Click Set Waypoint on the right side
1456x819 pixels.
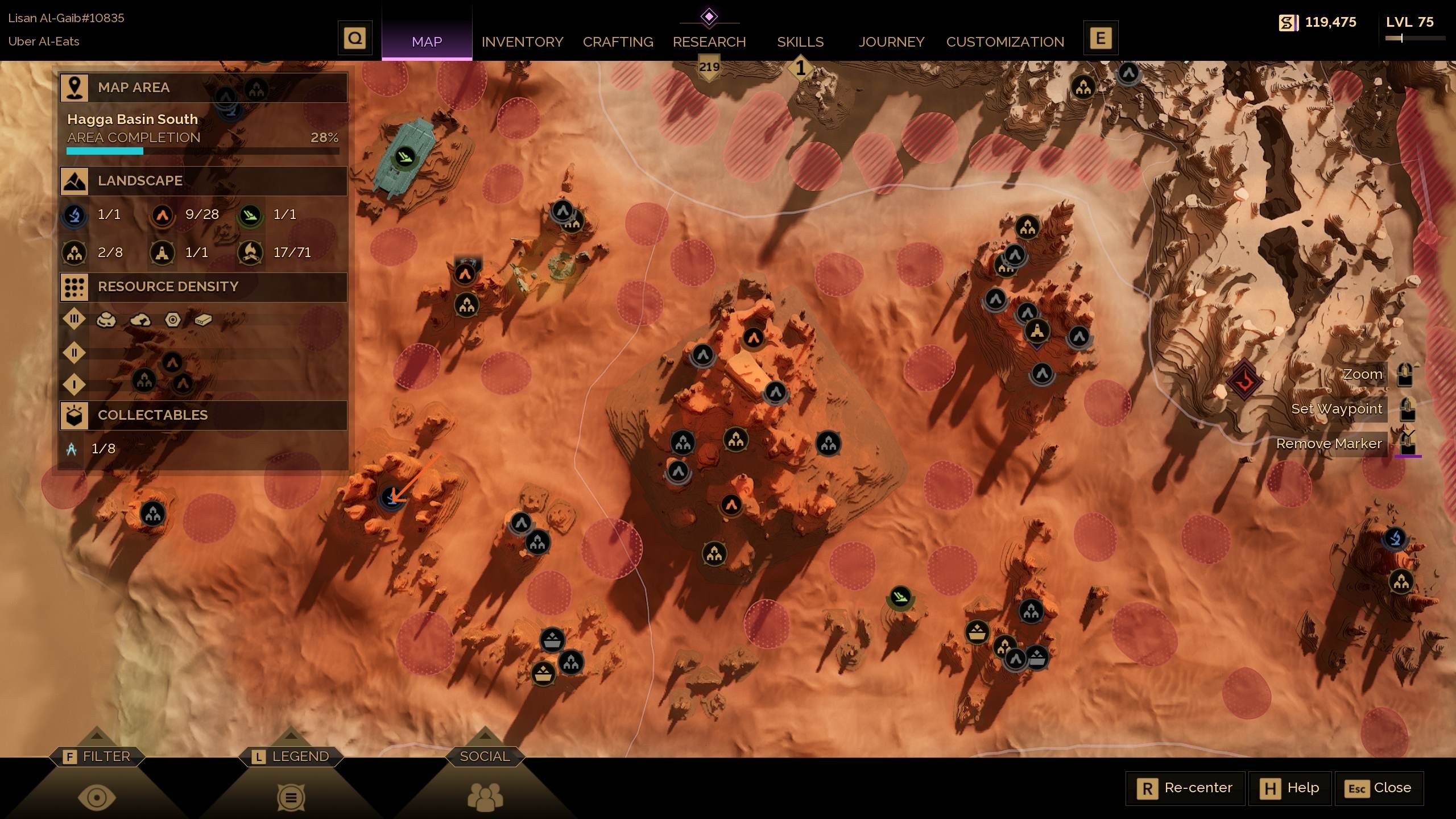point(1337,408)
